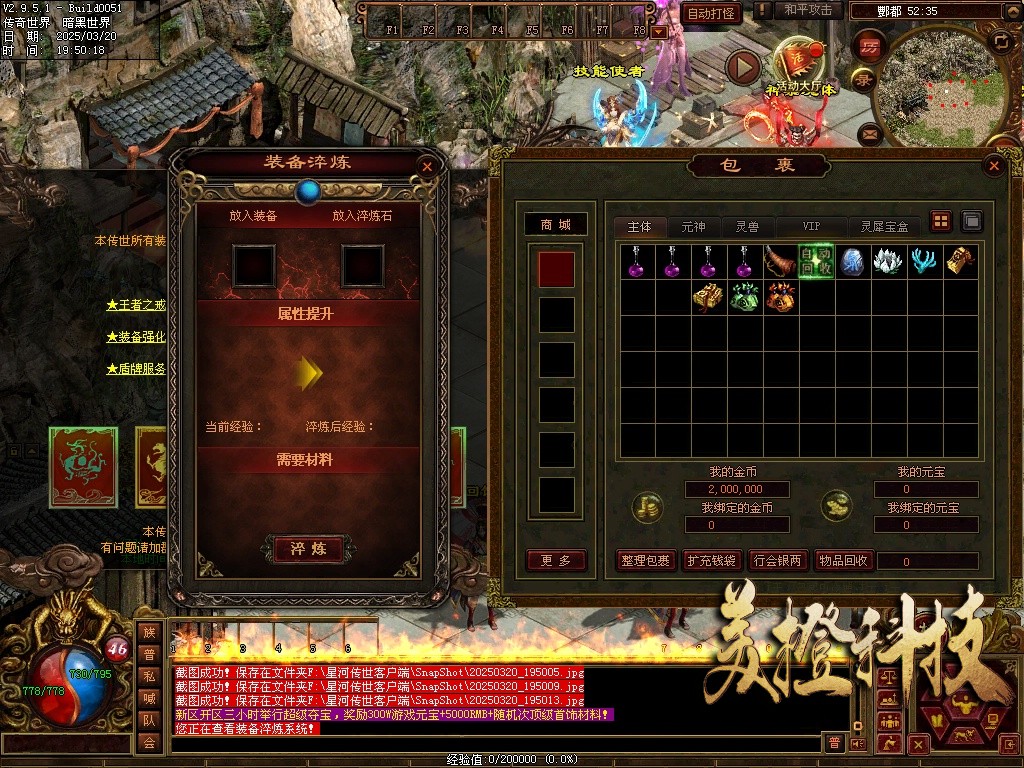Image resolution: width=1024 pixels, height=768 pixels.
Task: Switch to the 灵兽 bag tab
Action: pyautogui.click(x=747, y=227)
